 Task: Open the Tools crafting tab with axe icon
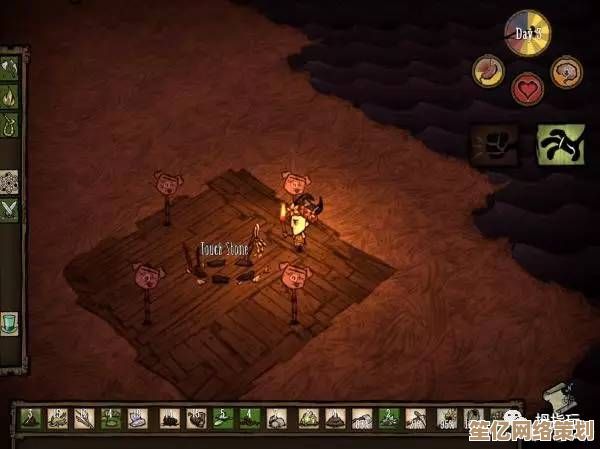point(10,69)
